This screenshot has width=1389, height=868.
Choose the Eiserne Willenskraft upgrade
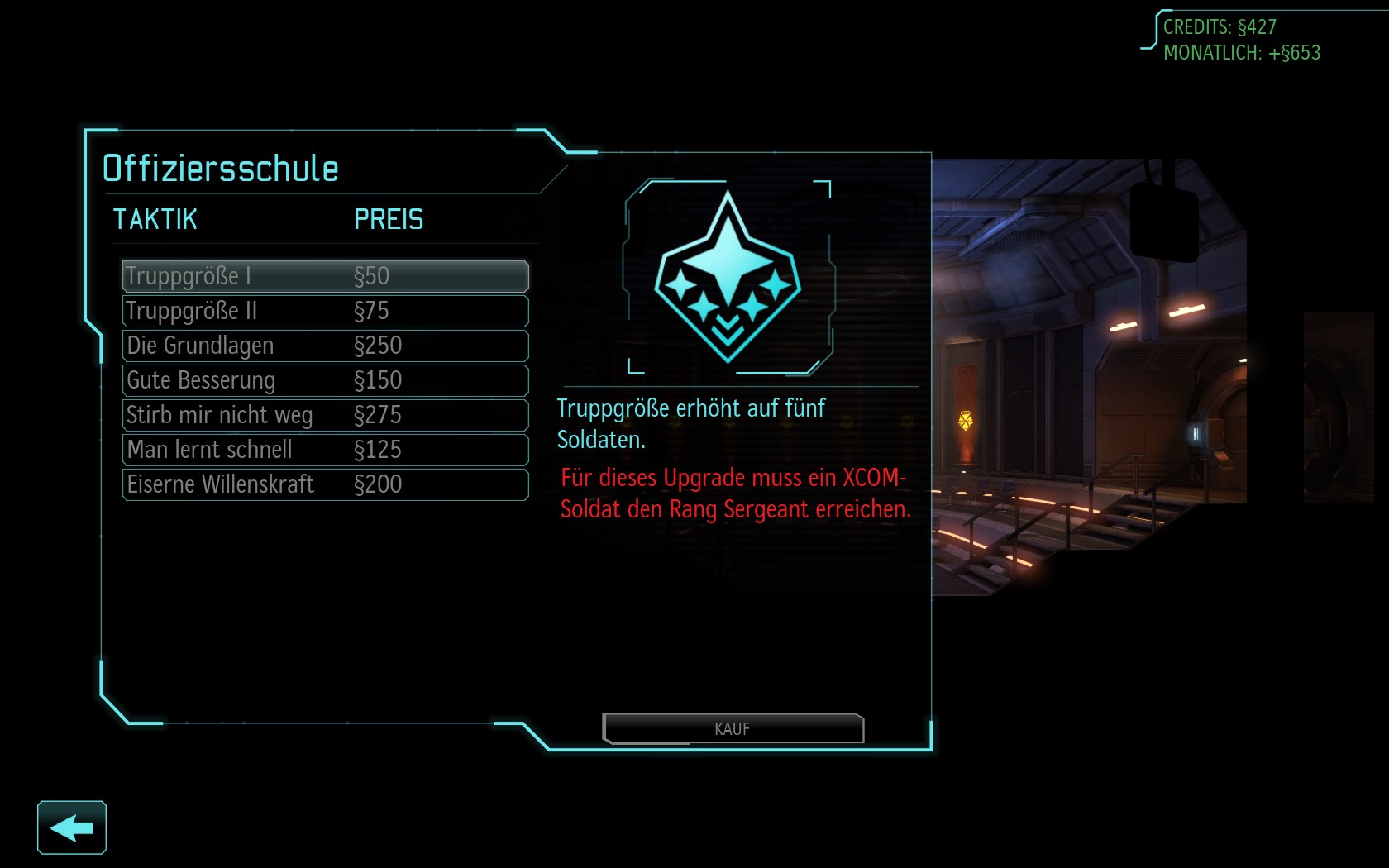click(325, 484)
